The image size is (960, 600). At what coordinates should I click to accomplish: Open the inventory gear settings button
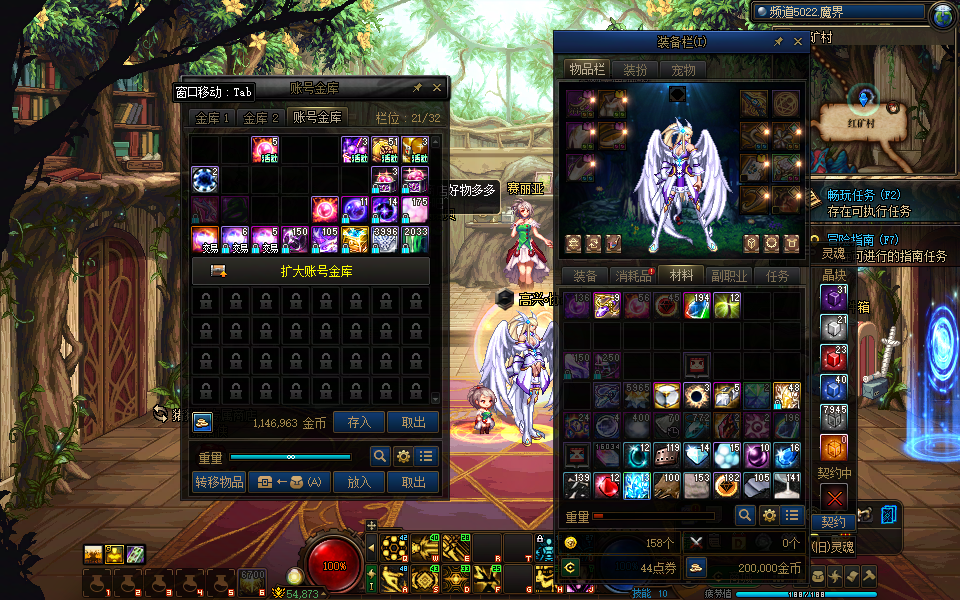coord(769,515)
